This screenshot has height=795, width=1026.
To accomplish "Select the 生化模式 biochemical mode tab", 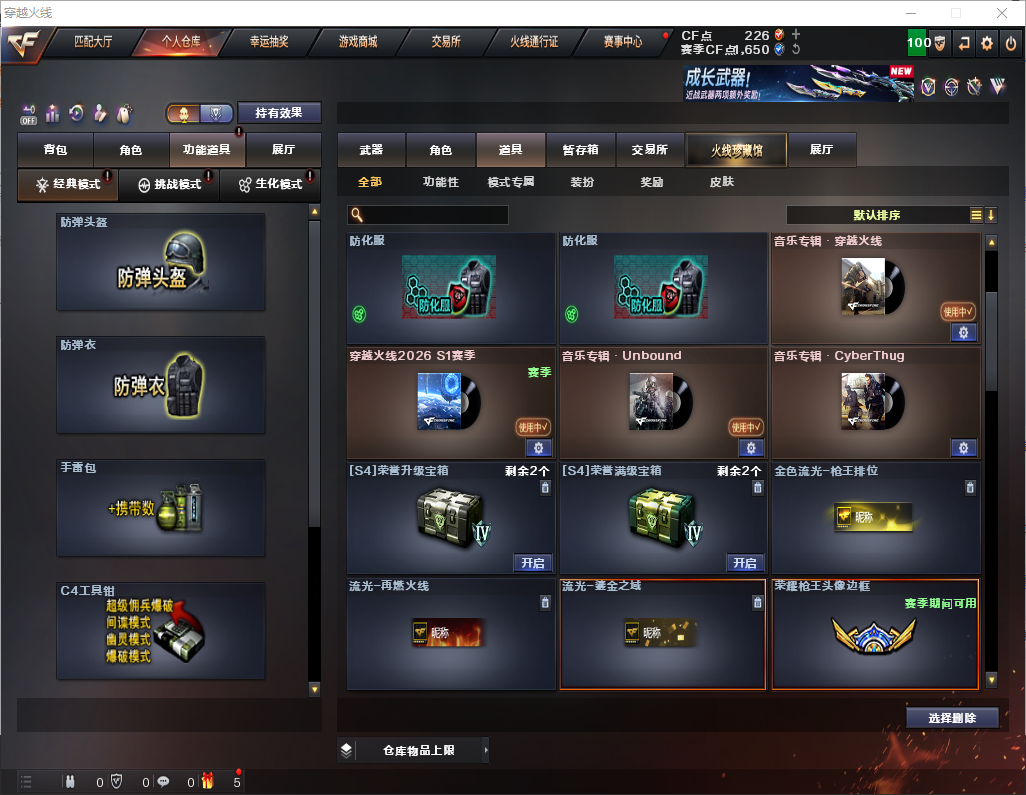I will tap(270, 185).
